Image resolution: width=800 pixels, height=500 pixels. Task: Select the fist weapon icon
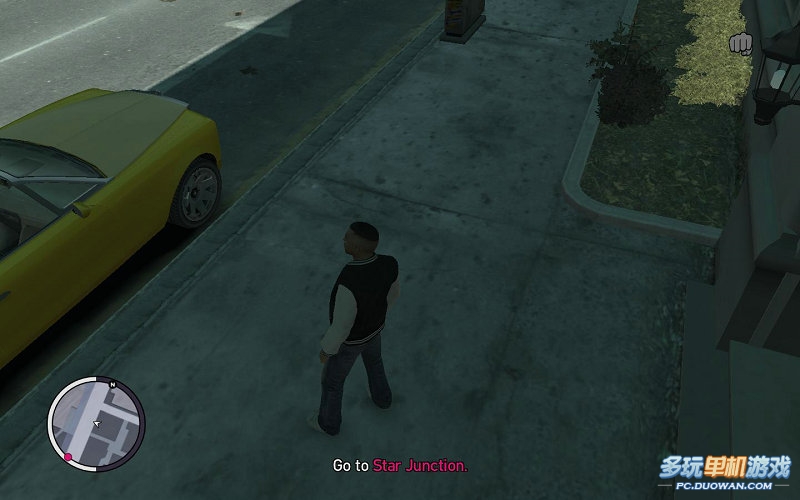[x=742, y=44]
